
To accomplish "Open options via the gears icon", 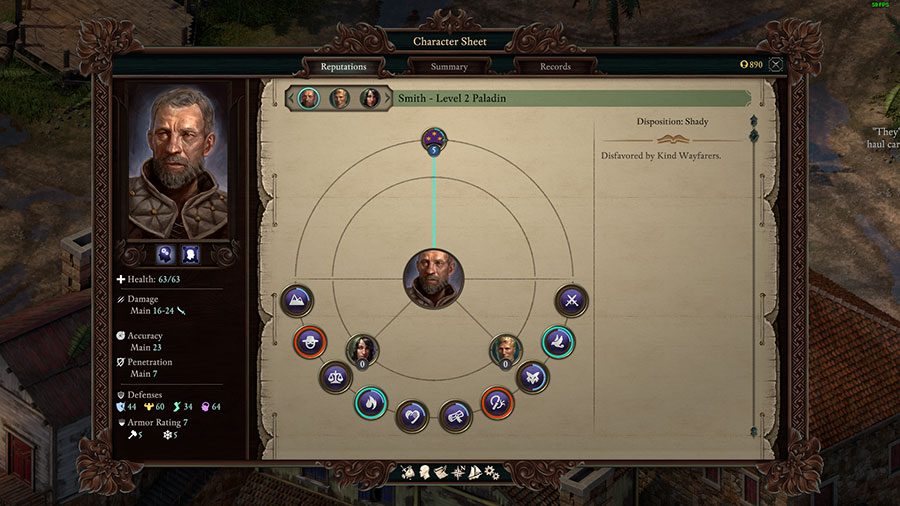I will tap(491, 471).
